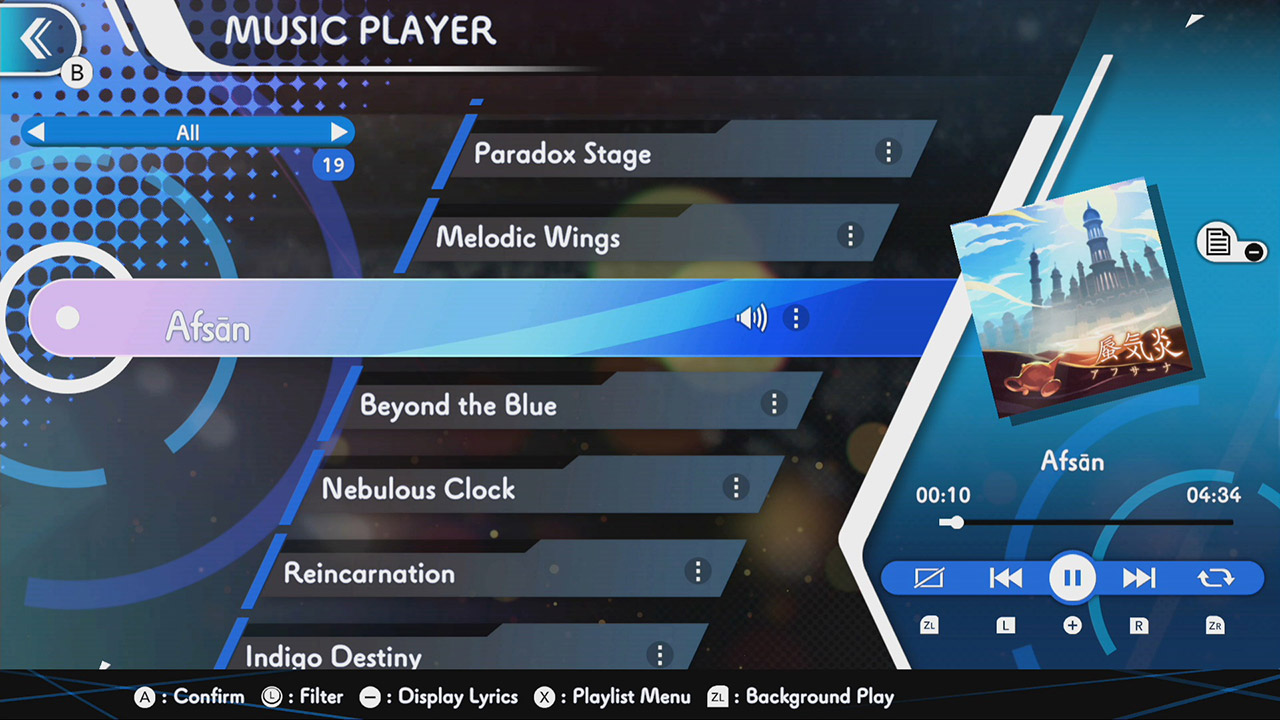Click the right arrow on the All filter
The image size is (1280, 720).
point(339,131)
